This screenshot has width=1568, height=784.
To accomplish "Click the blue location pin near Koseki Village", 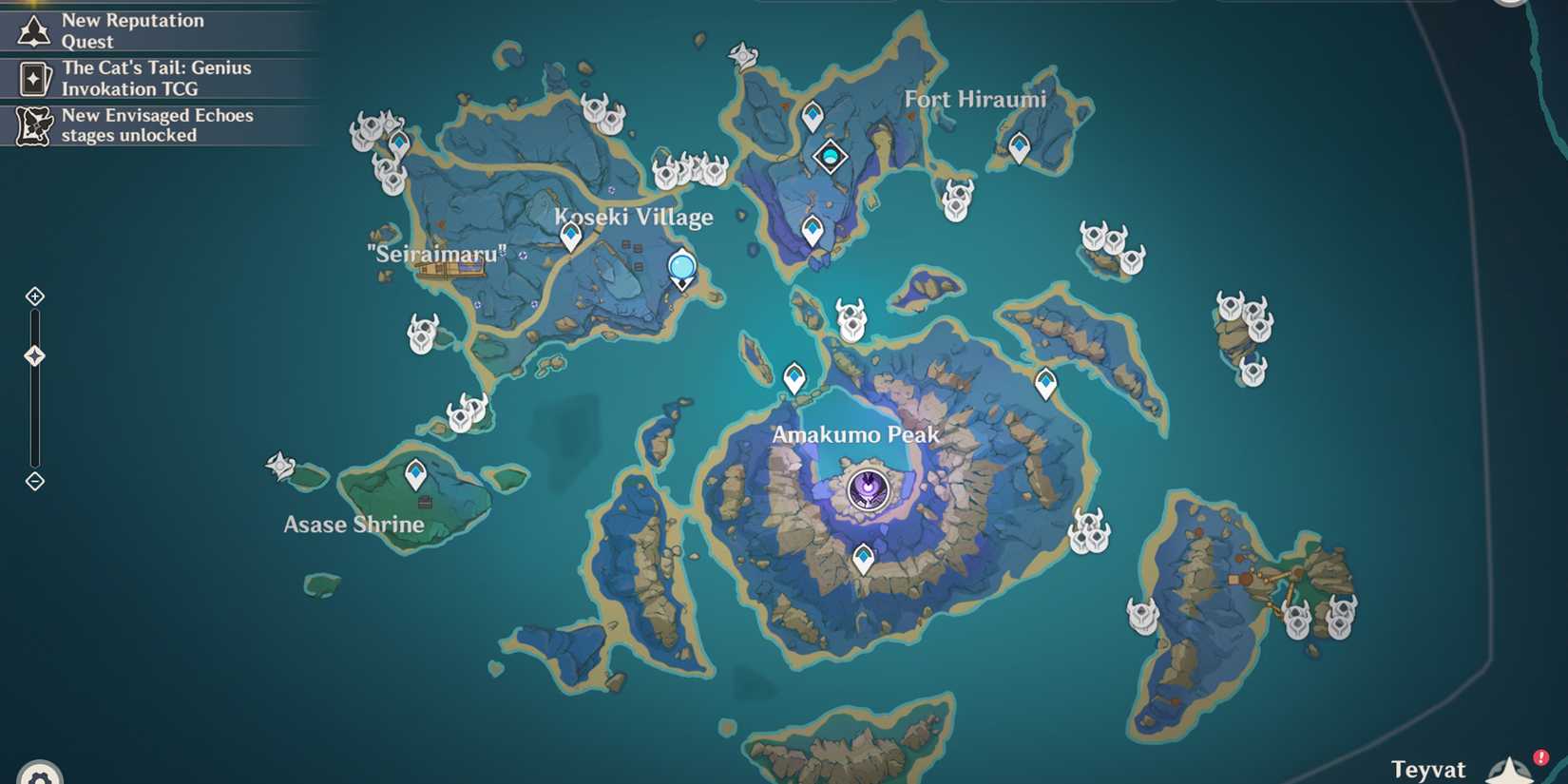I will (680, 267).
